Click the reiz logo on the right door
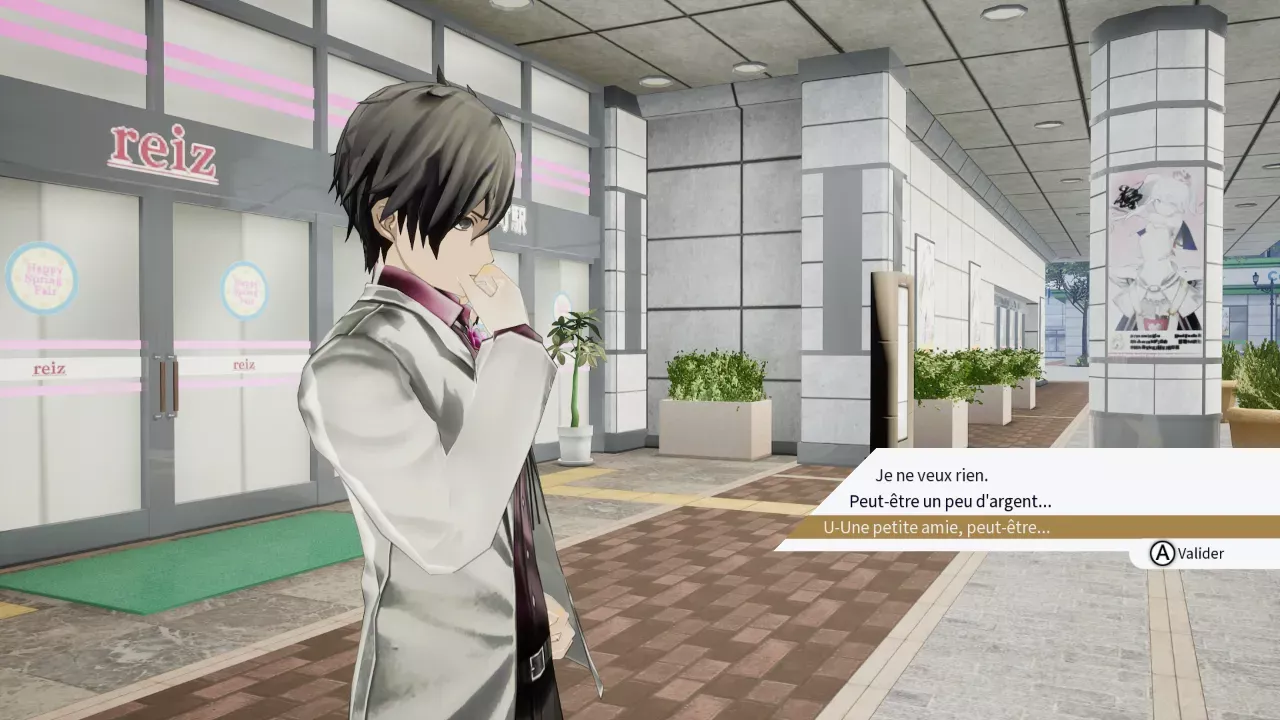Viewport: 1280px width, 720px height. (243, 367)
